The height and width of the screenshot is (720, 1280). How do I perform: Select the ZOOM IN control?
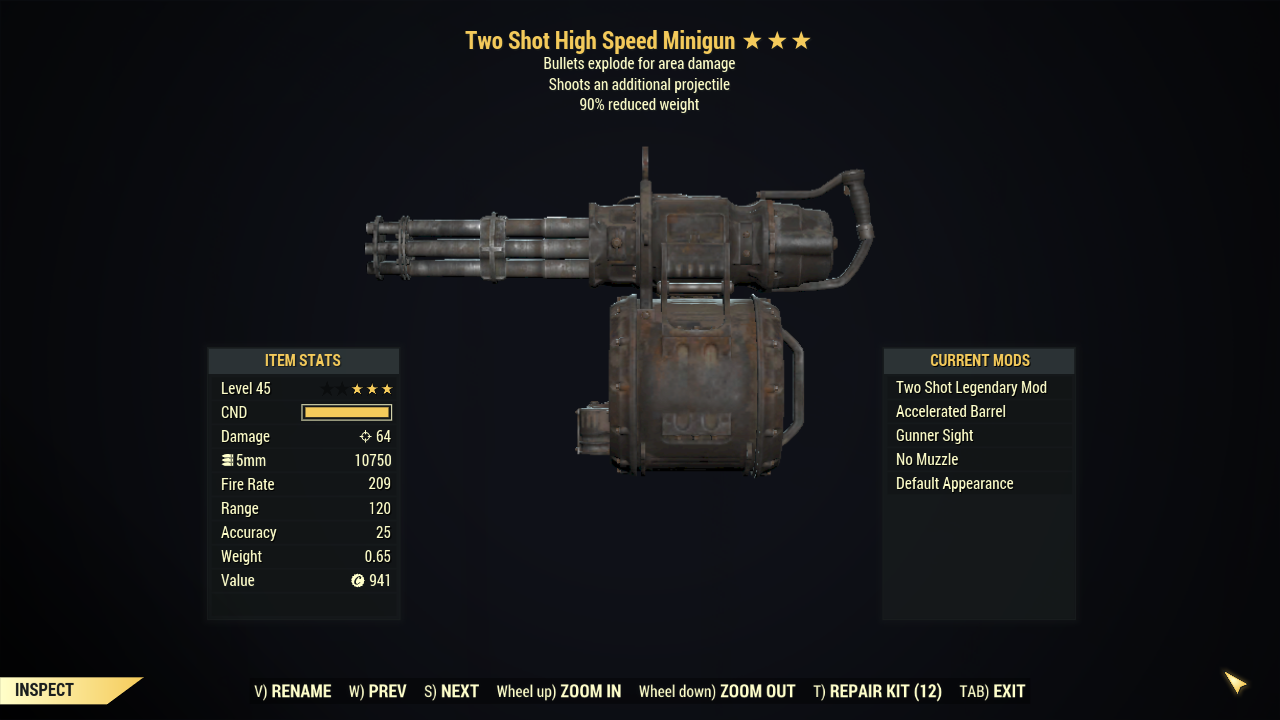[559, 691]
